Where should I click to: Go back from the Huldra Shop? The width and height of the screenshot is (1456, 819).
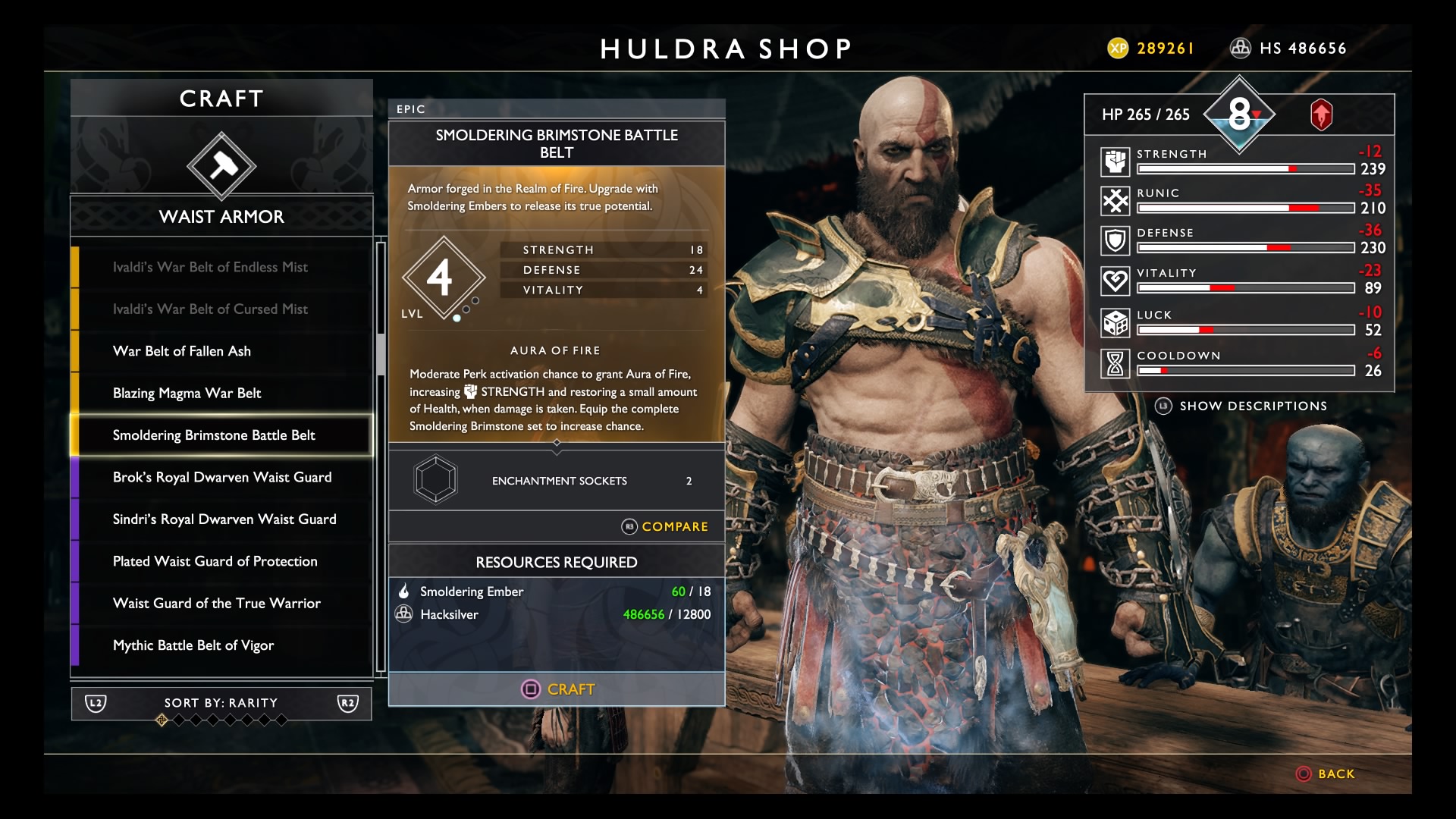pyautogui.click(x=1326, y=773)
